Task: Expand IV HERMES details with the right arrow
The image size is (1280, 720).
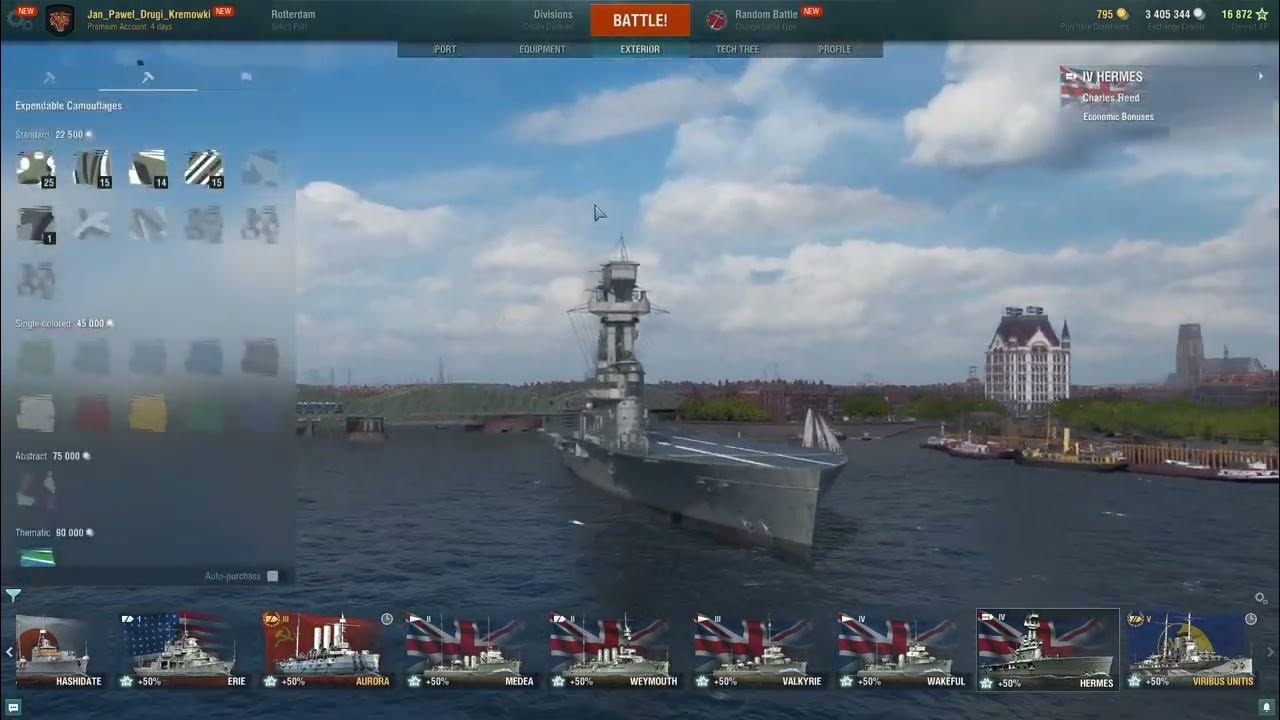Action: 1261,76
